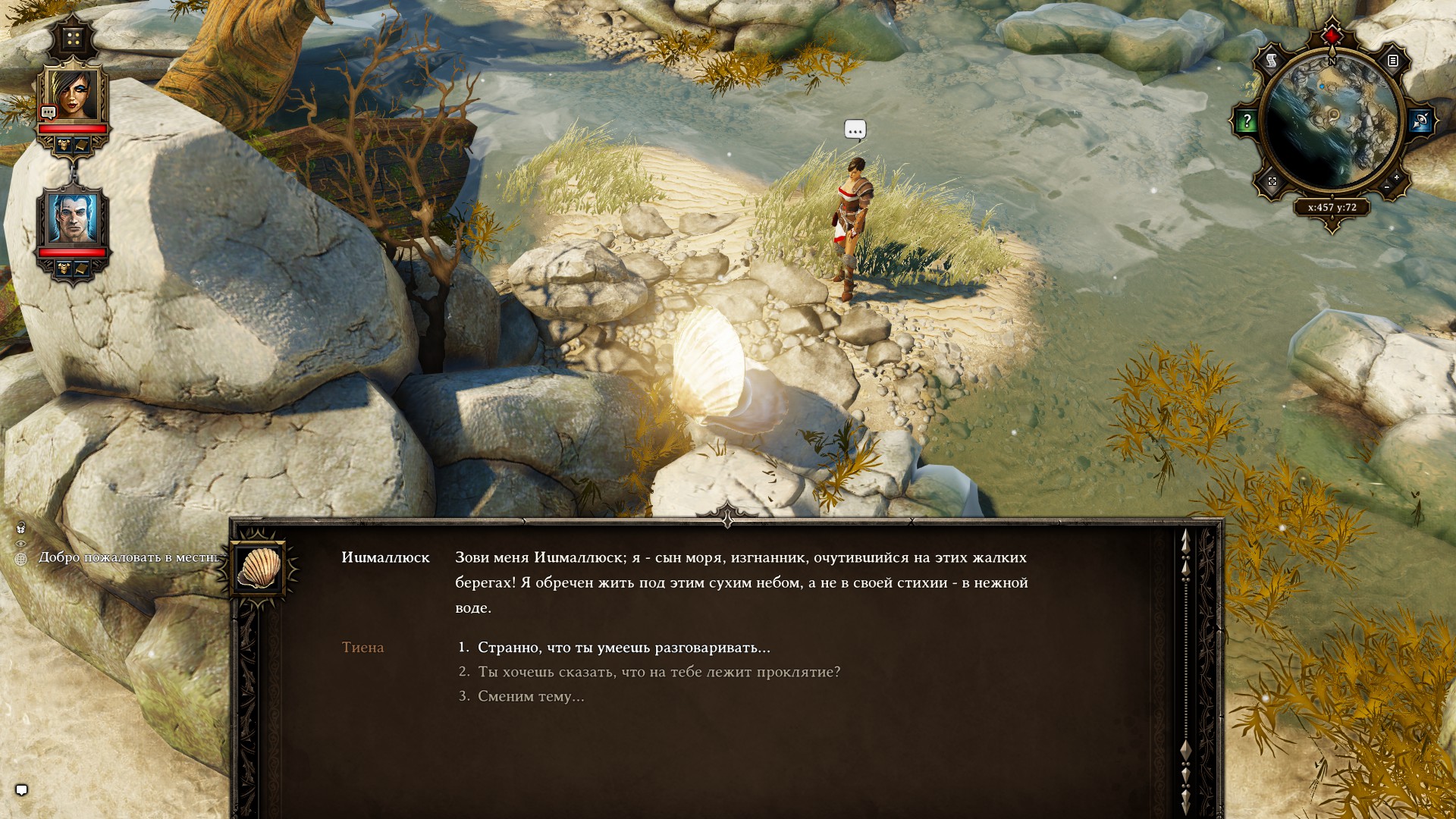Select 'Сменим тему...' in the conversation
1456x819 pixels.
[531, 697]
